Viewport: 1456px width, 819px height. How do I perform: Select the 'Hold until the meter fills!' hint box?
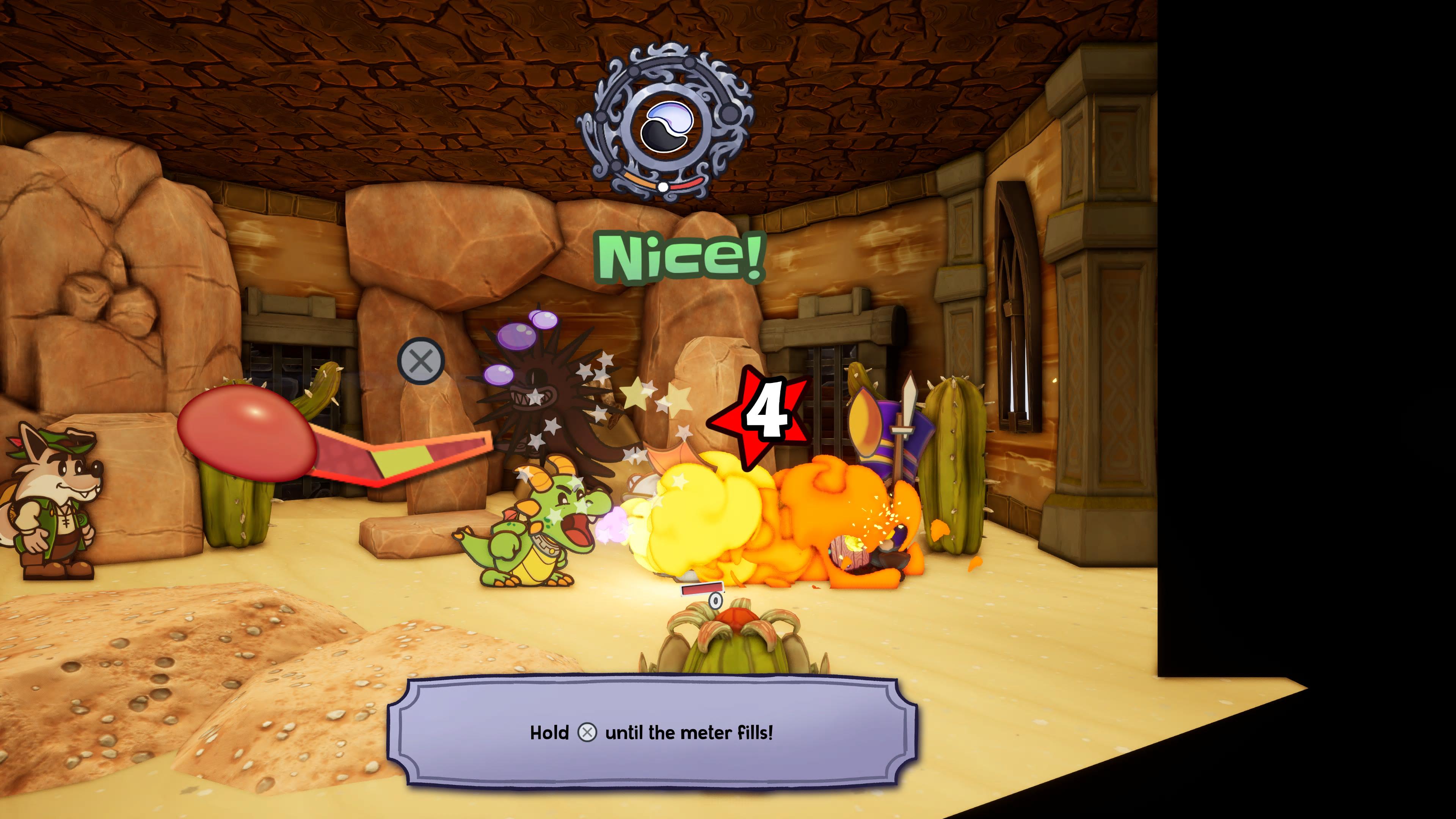(x=652, y=733)
